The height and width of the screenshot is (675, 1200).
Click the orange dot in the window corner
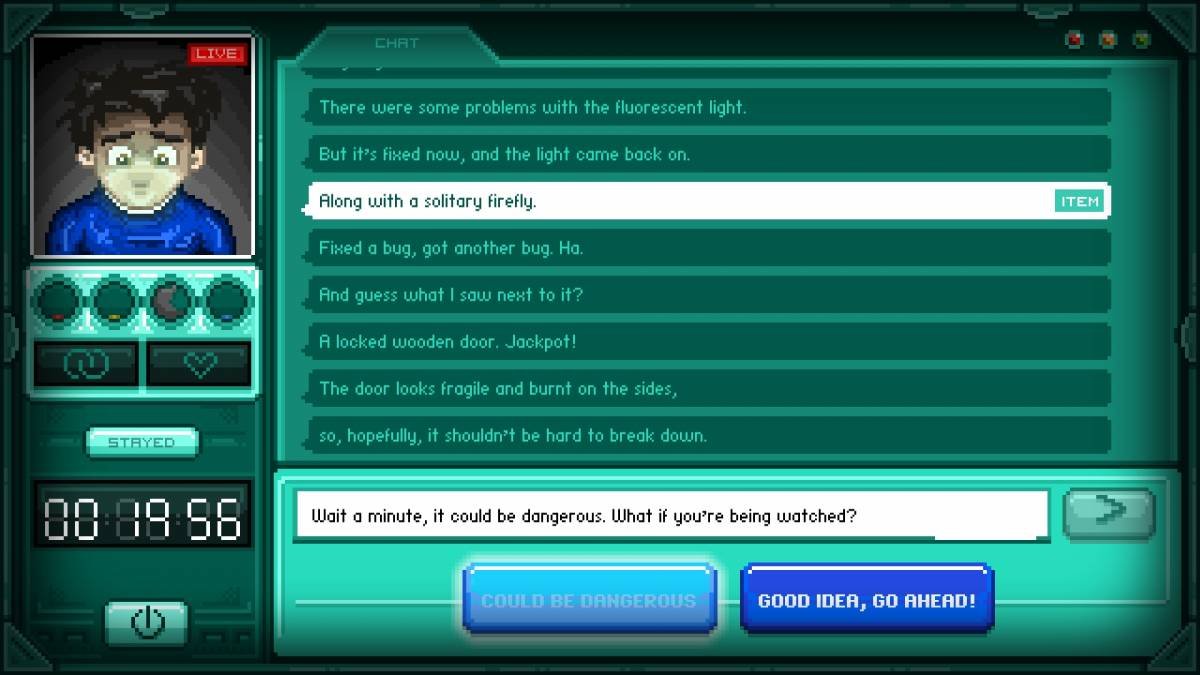coord(1108,41)
